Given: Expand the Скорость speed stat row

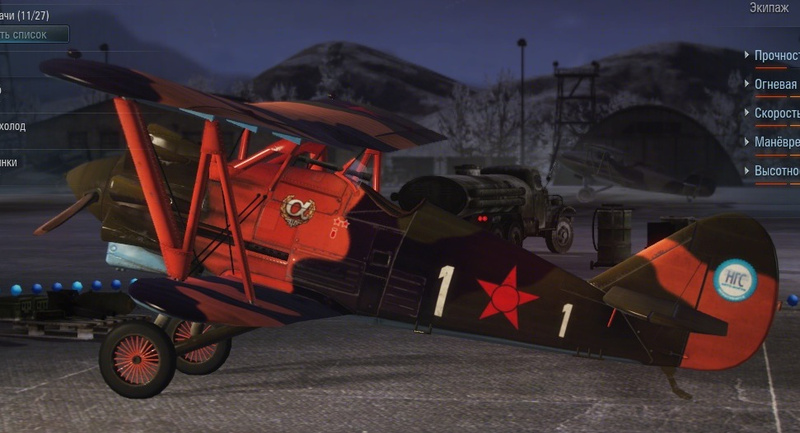Looking at the screenshot, I should coord(775,114).
